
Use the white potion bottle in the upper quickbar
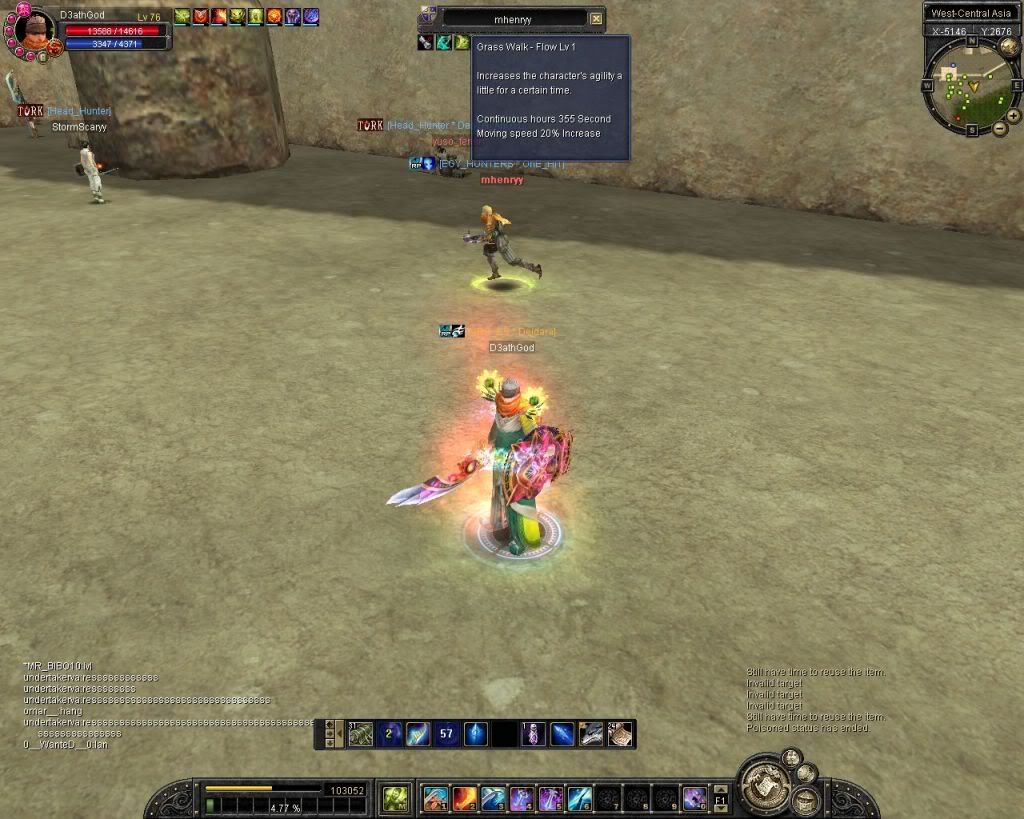point(534,734)
